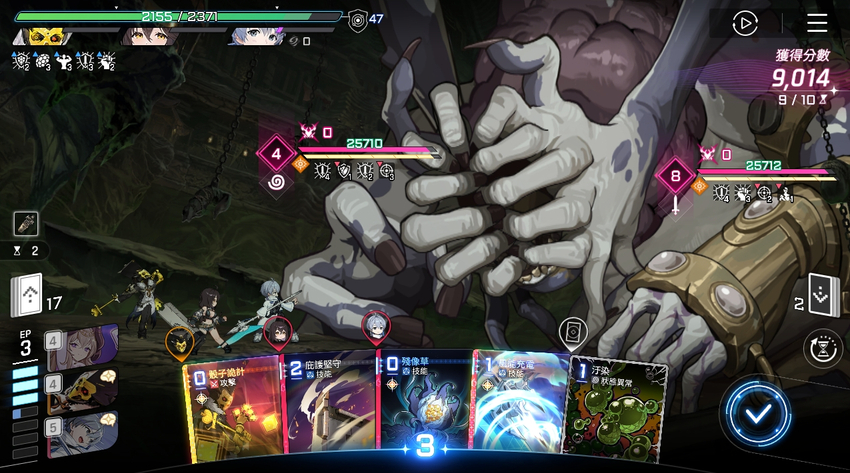
Task: Choose the 庇護堅守 skill card
Action: tap(330, 410)
